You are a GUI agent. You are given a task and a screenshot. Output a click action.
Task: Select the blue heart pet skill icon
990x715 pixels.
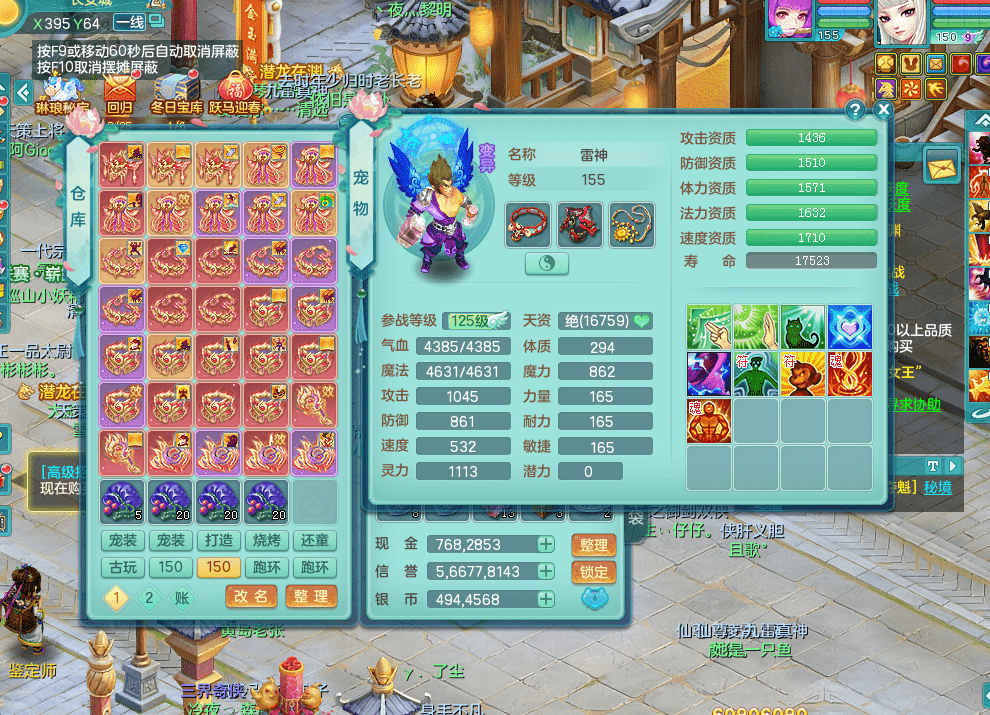[x=849, y=327]
